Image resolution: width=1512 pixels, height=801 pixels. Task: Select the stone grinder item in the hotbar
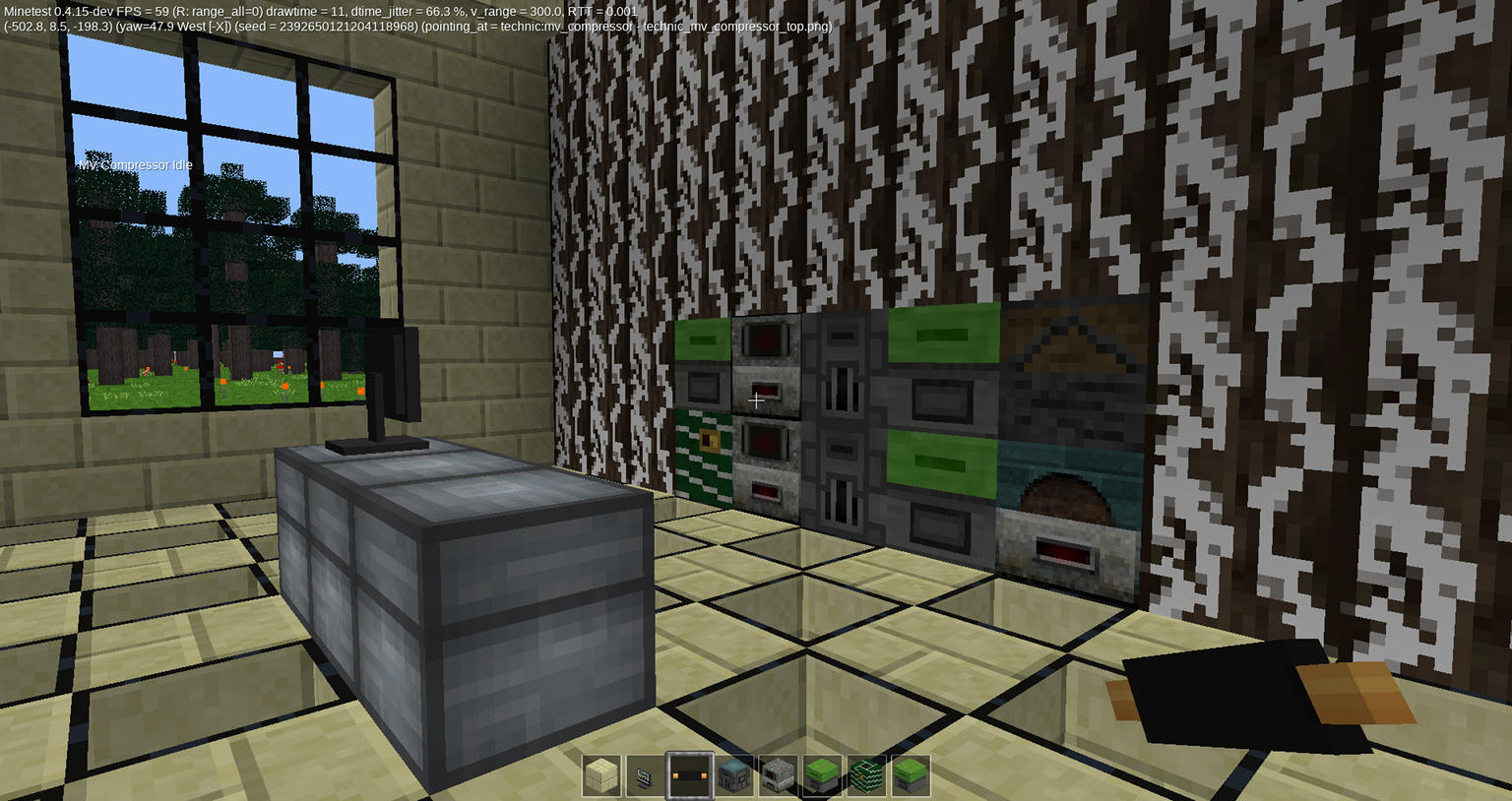[x=775, y=776]
